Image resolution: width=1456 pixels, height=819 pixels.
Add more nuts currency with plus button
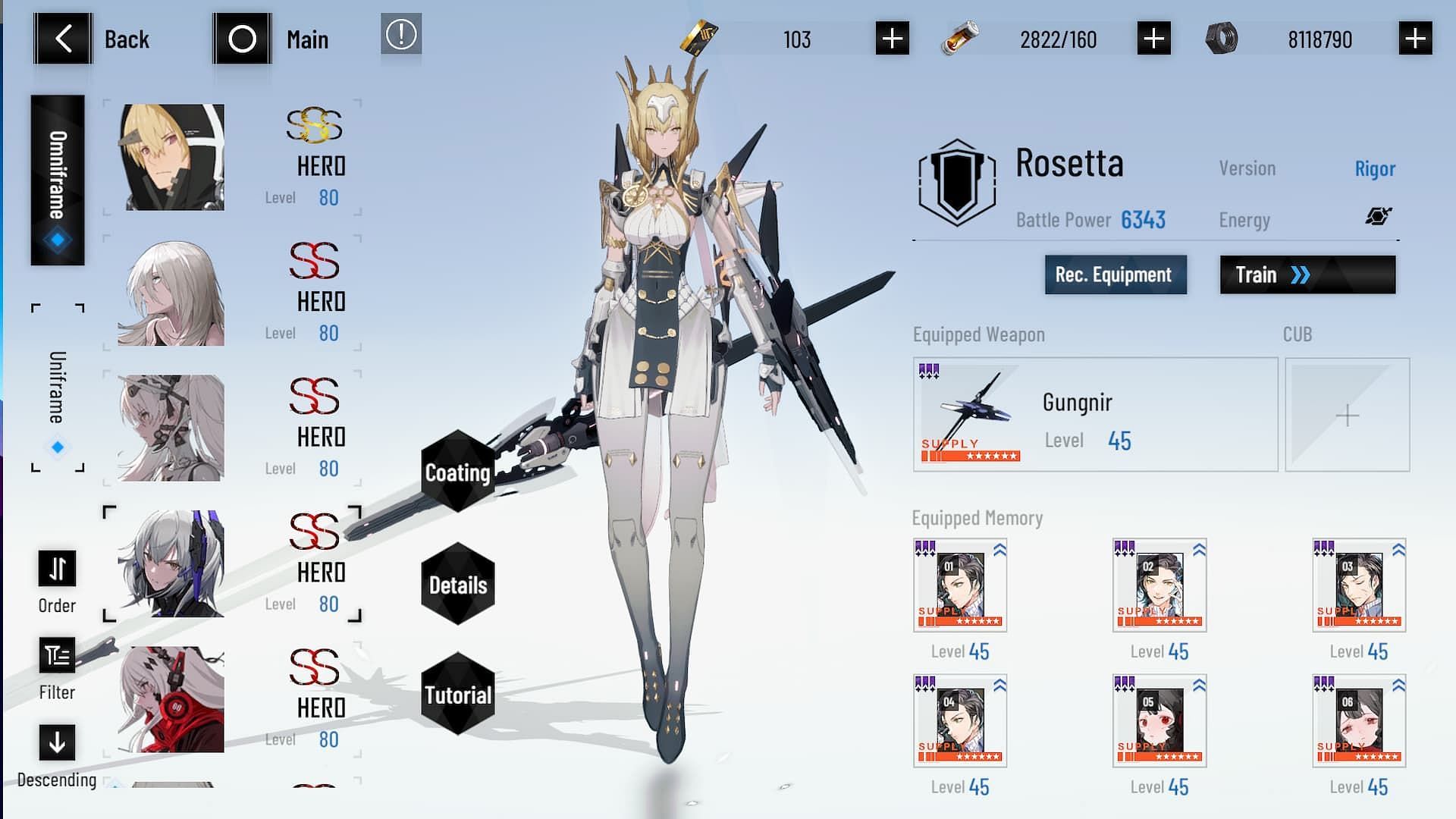click(x=1415, y=39)
